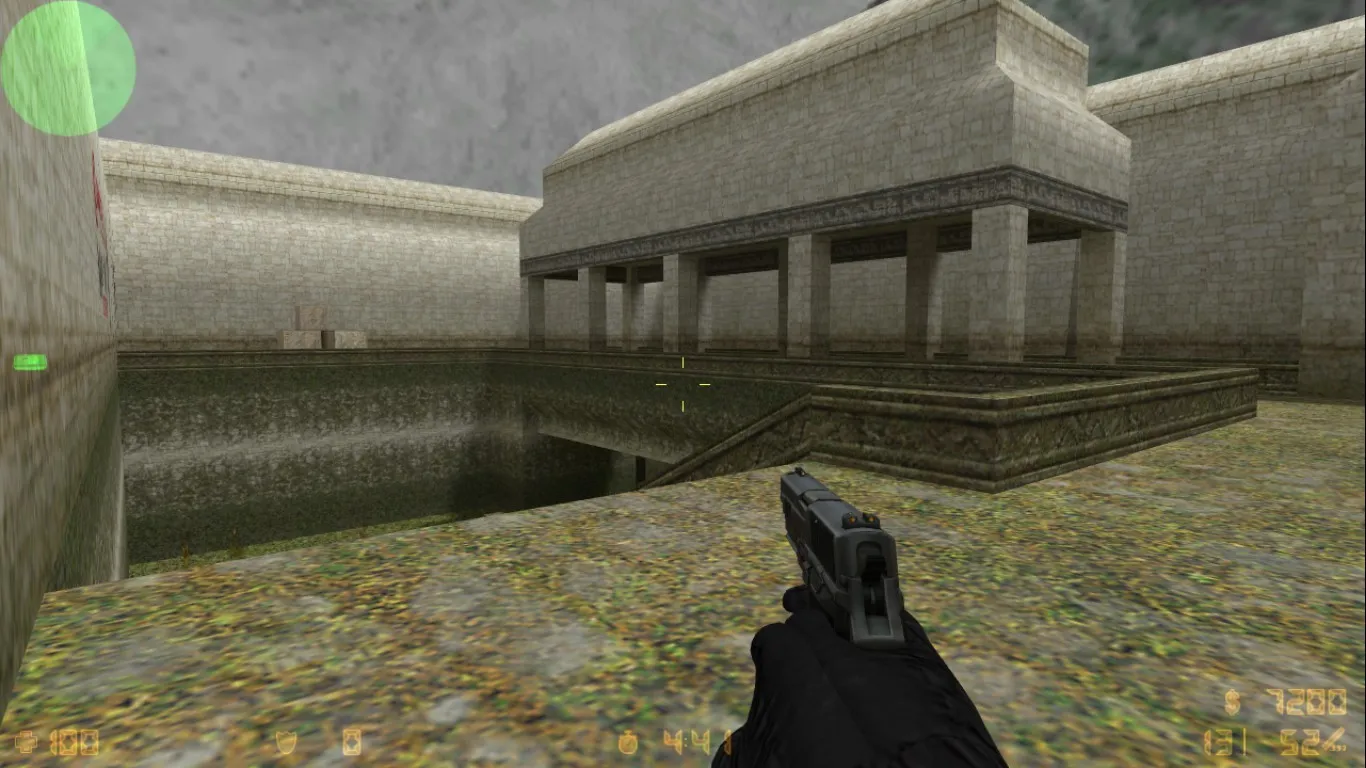Click the round timer clock icon
1366x768 pixels.
(625, 742)
